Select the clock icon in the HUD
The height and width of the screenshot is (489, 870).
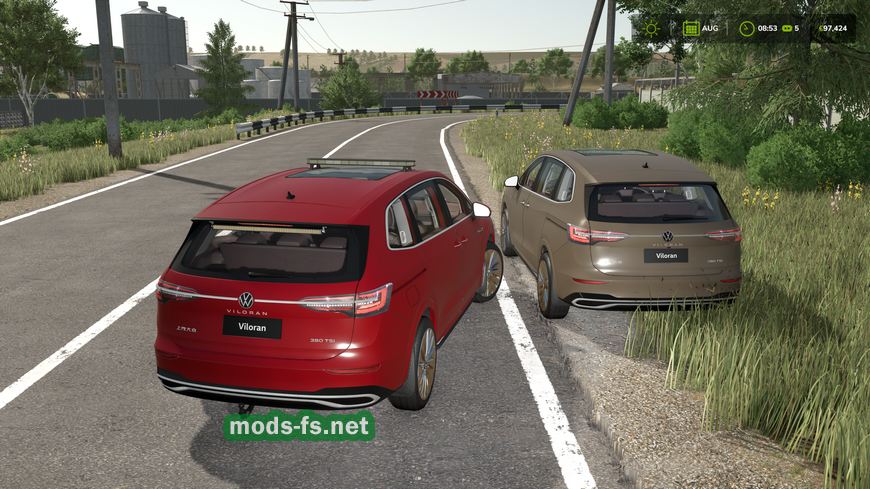tap(747, 28)
